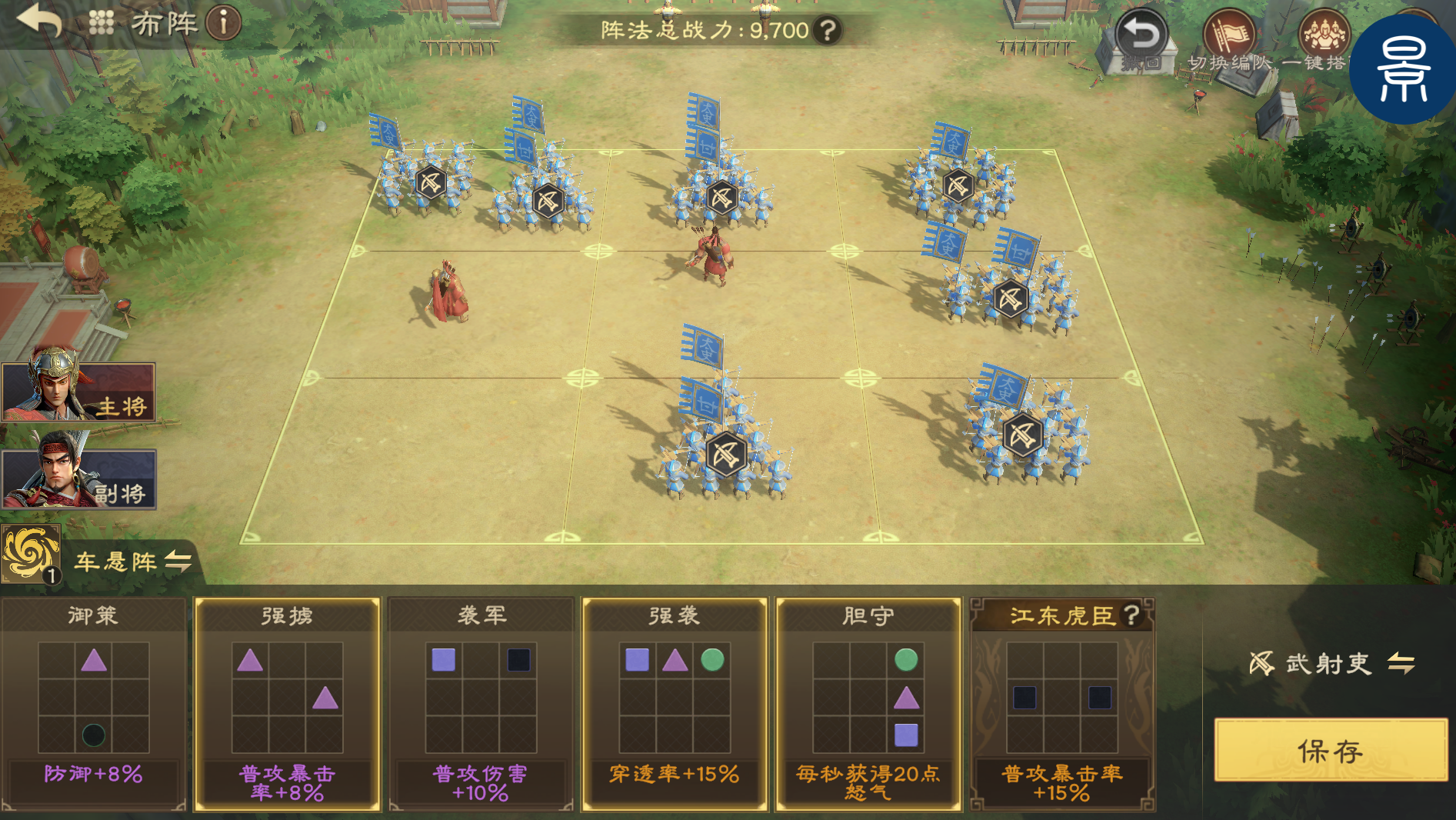The image size is (1456, 820).
Task: Undo the last placement with 撤回
Action: pos(1141,40)
